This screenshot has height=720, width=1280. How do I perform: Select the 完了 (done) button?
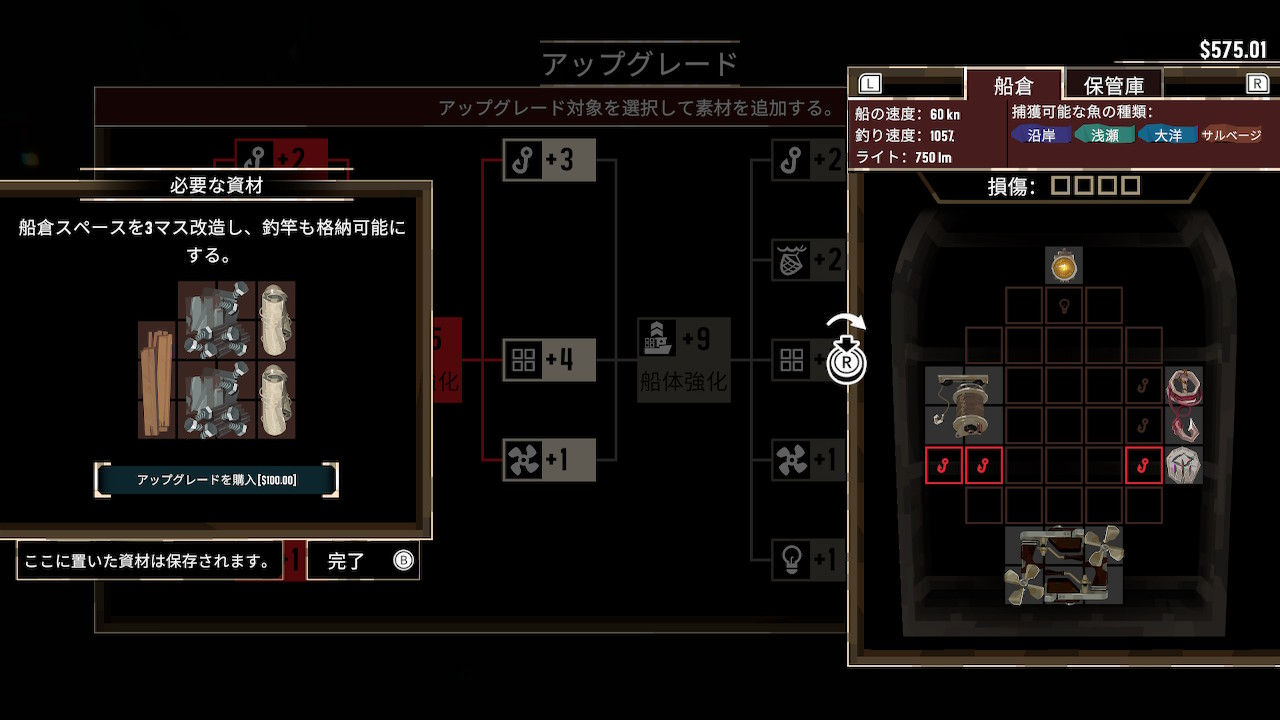point(362,561)
